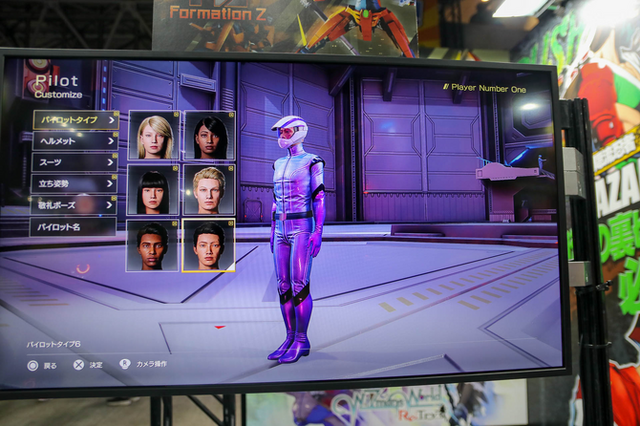Select the パイロット名 (pilot name) entry

coord(72,226)
